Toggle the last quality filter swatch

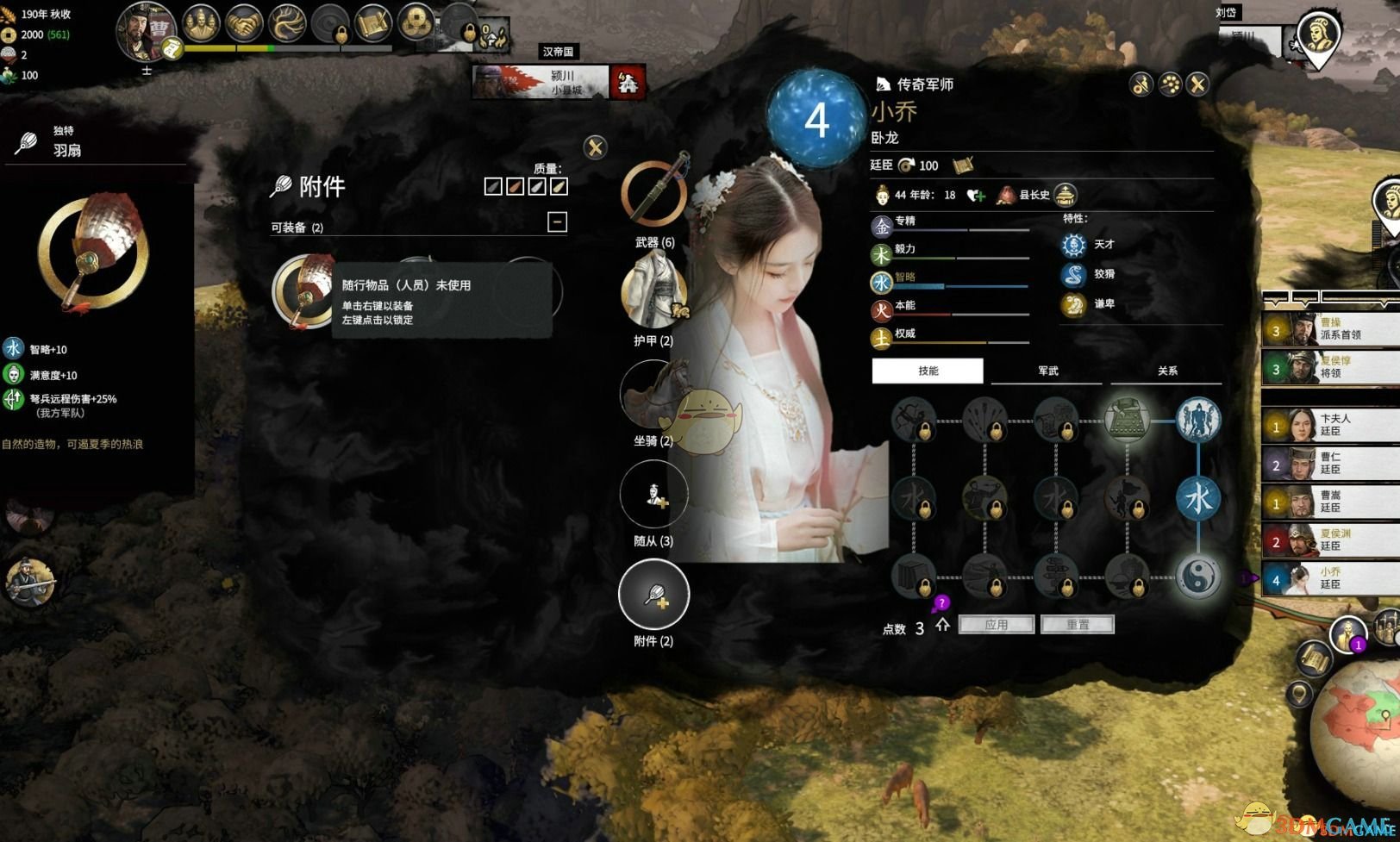[559, 185]
